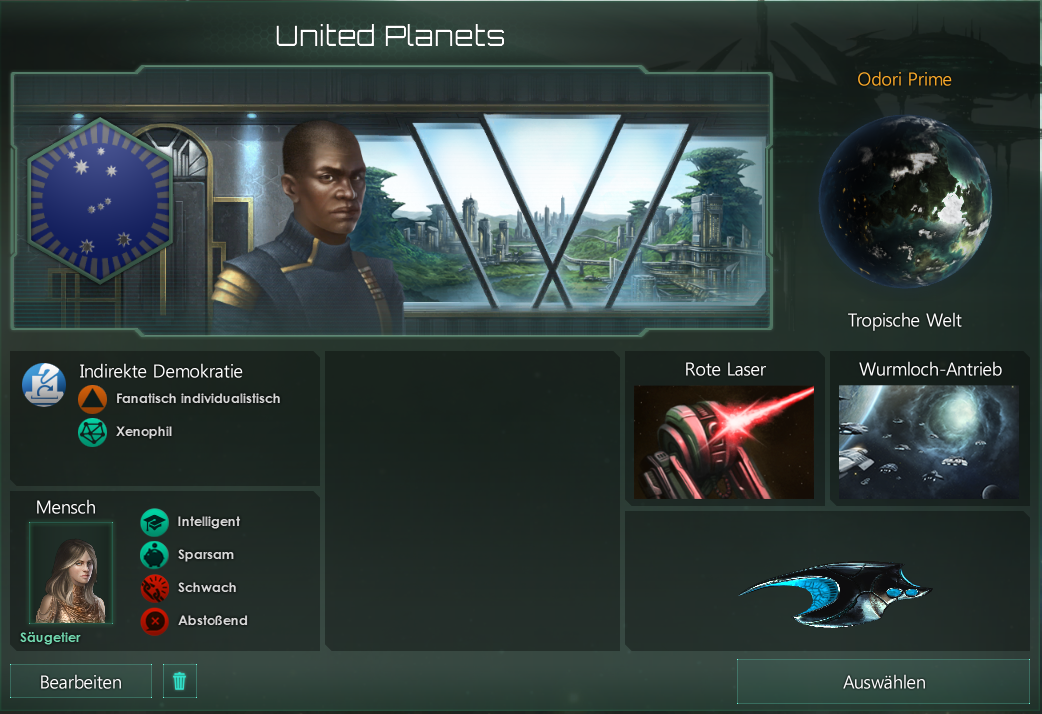Click the Wurmloch-Antrieb drive image
Viewport: 1042px width, 714px height.
[x=929, y=442]
